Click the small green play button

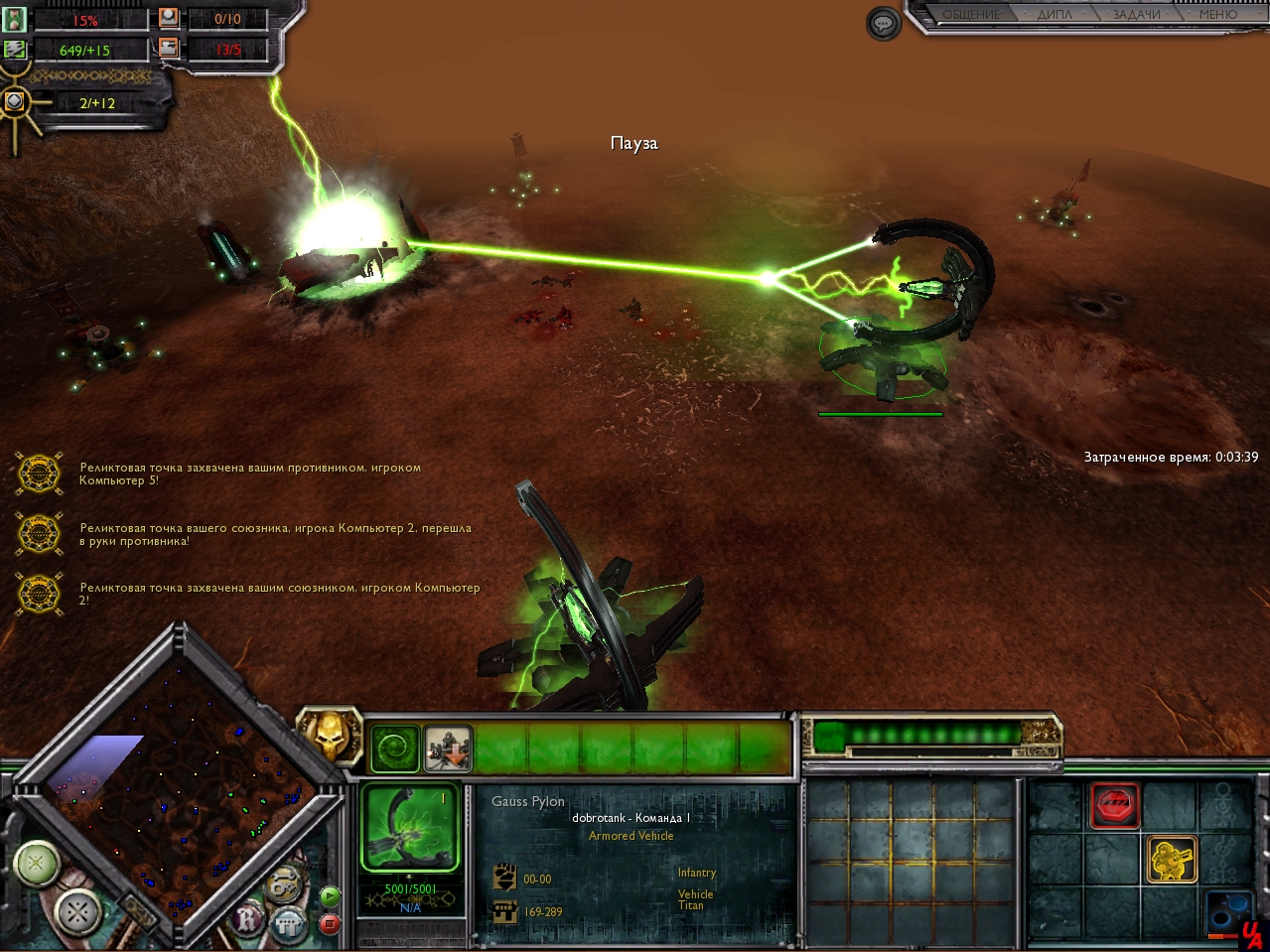[x=330, y=896]
